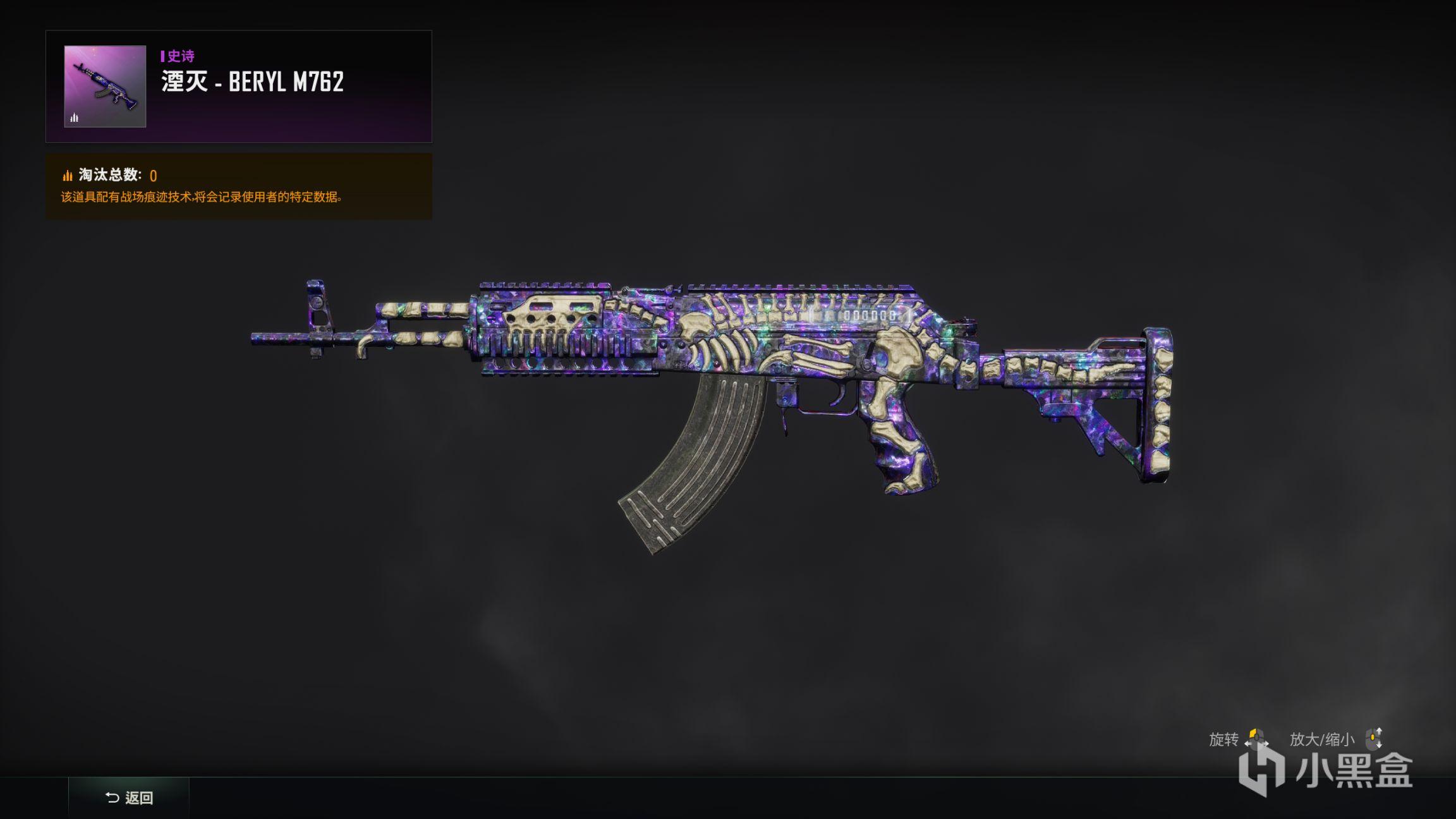Click the 返回 back button
1456x819 pixels.
click(129, 798)
